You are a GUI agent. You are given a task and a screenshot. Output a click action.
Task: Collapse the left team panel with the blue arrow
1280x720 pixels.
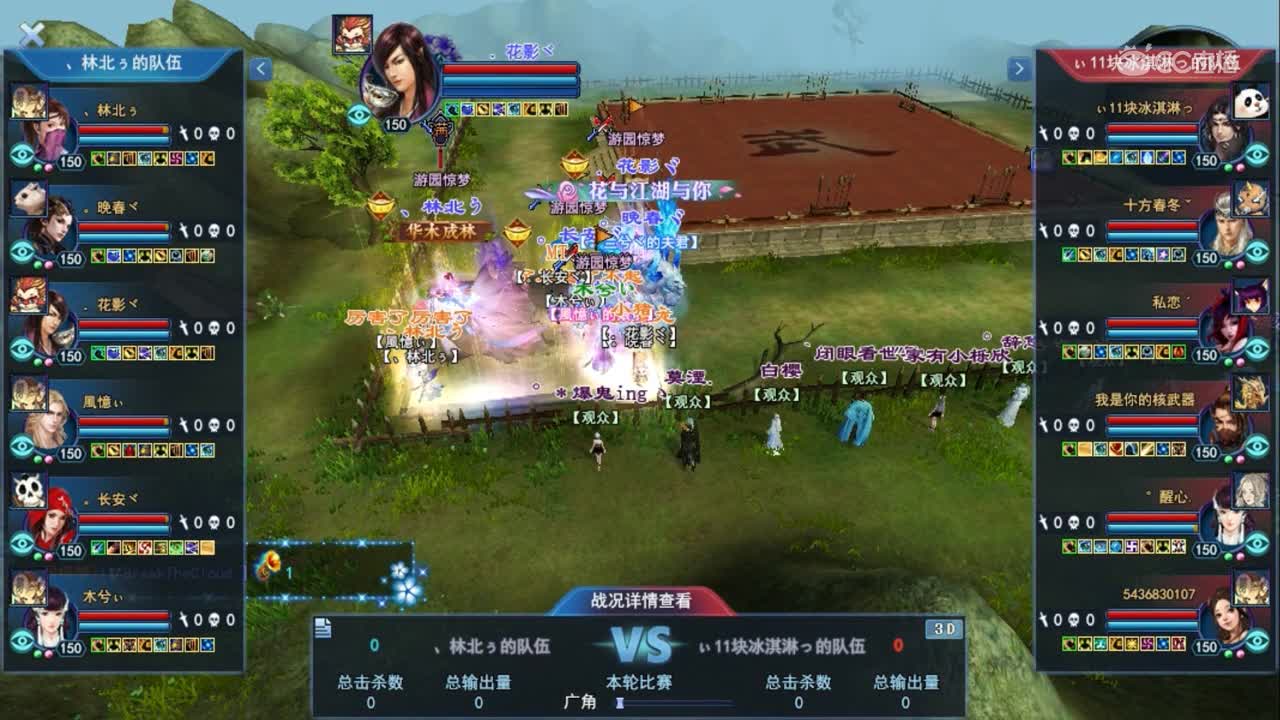[261, 68]
